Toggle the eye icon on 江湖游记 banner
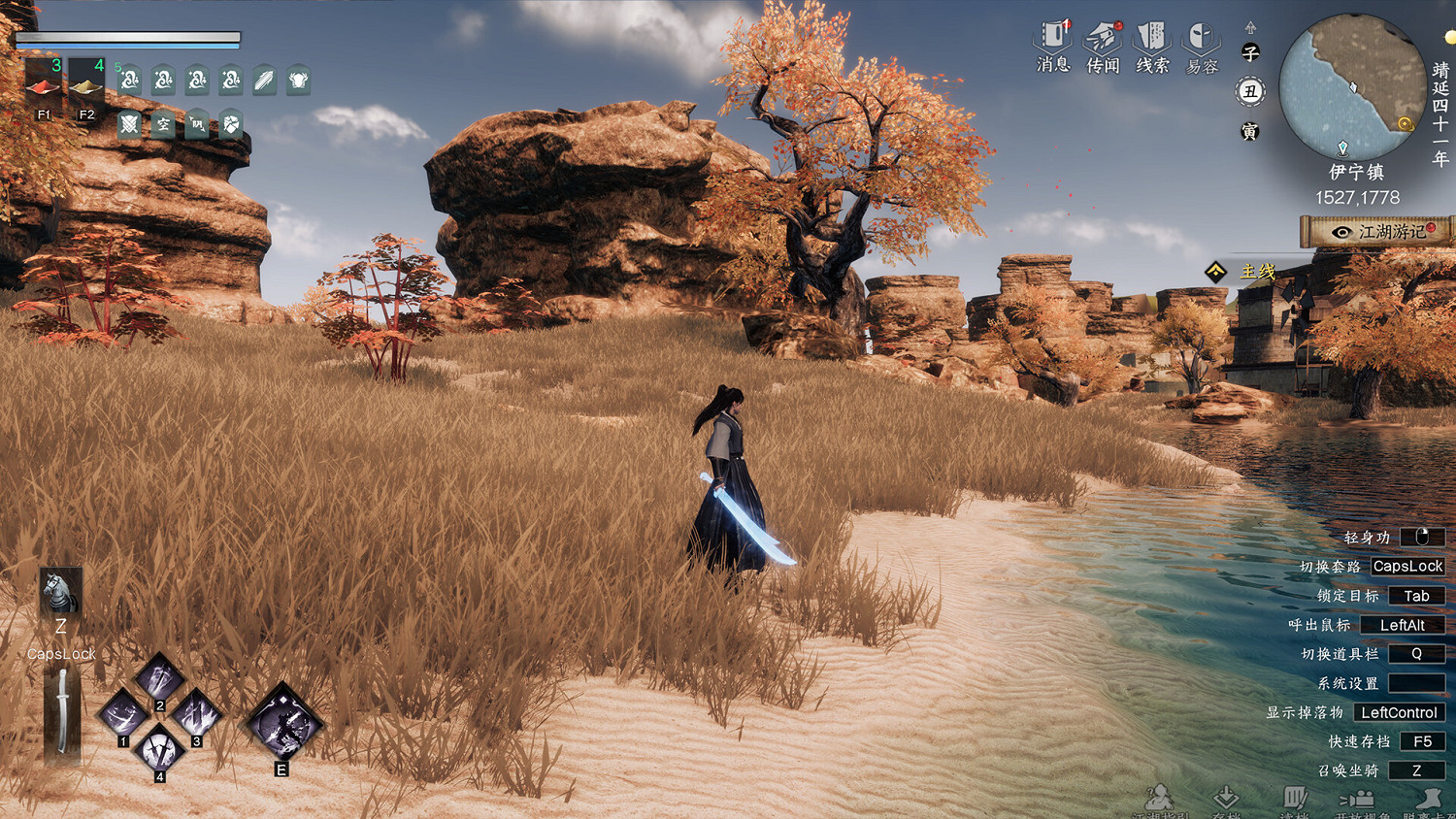The image size is (1456, 819). pos(1343,234)
